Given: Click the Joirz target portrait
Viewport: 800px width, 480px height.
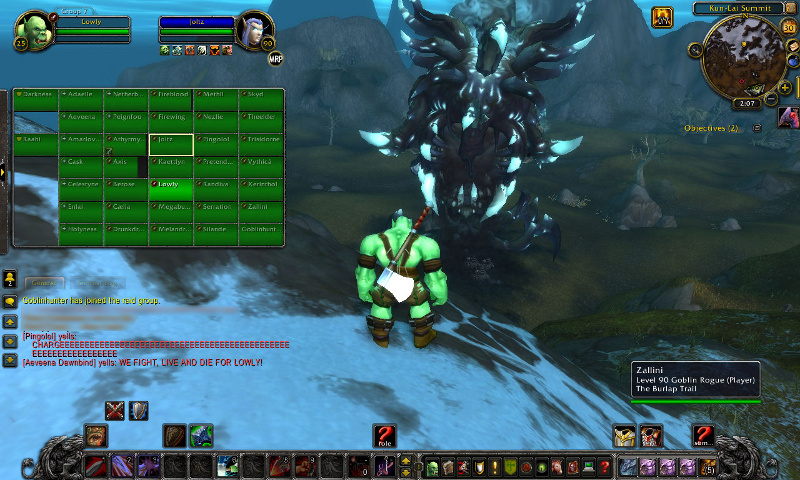Looking at the screenshot, I should point(255,29).
